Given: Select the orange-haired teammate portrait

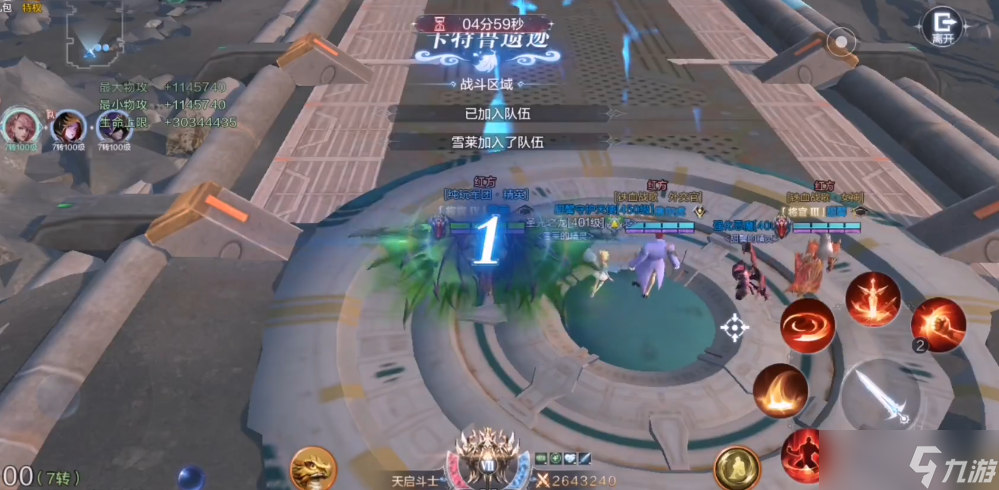Looking at the screenshot, I should click(66, 127).
